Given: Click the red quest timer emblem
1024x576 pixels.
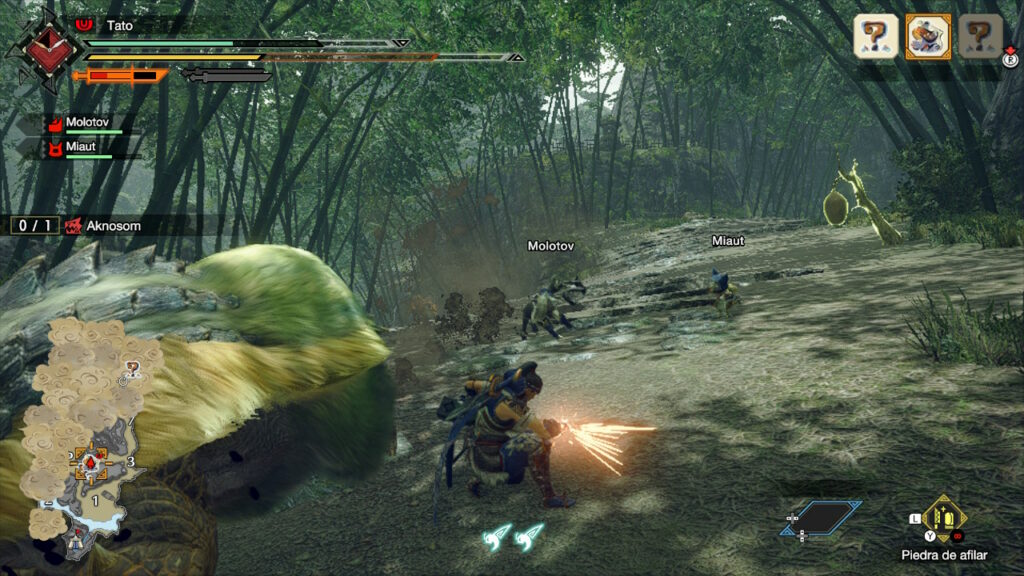Looking at the screenshot, I should pyautogui.click(x=43, y=47).
